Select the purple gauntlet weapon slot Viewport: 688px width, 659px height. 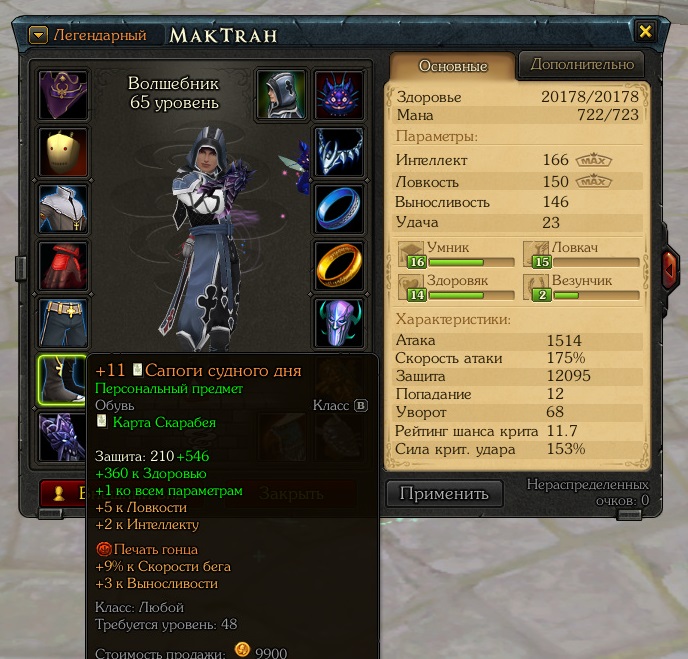[x=64, y=437]
